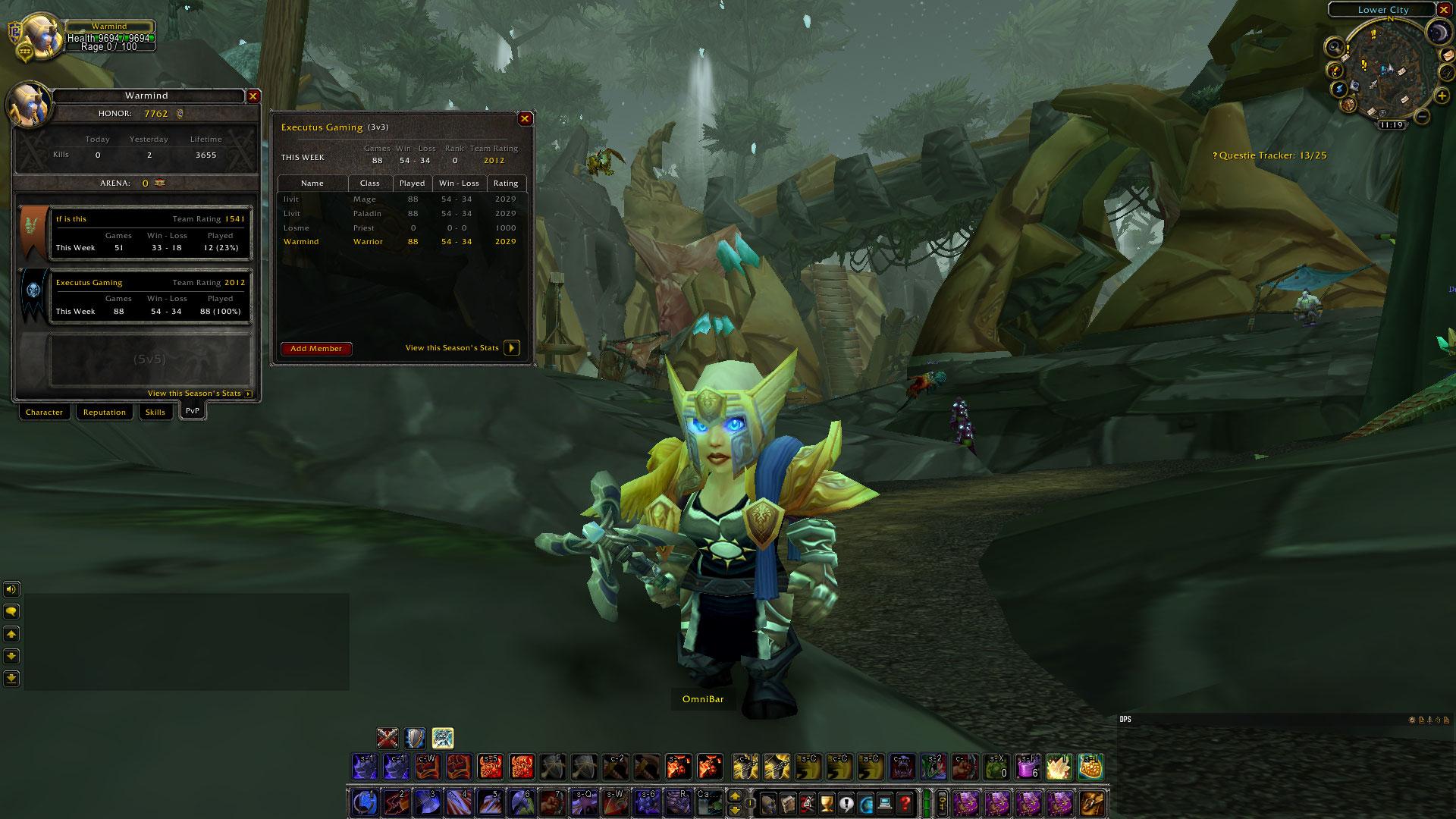Viewport: 1456px width, 819px height.
Task: Add a member to the arena team
Action: (316, 349)
